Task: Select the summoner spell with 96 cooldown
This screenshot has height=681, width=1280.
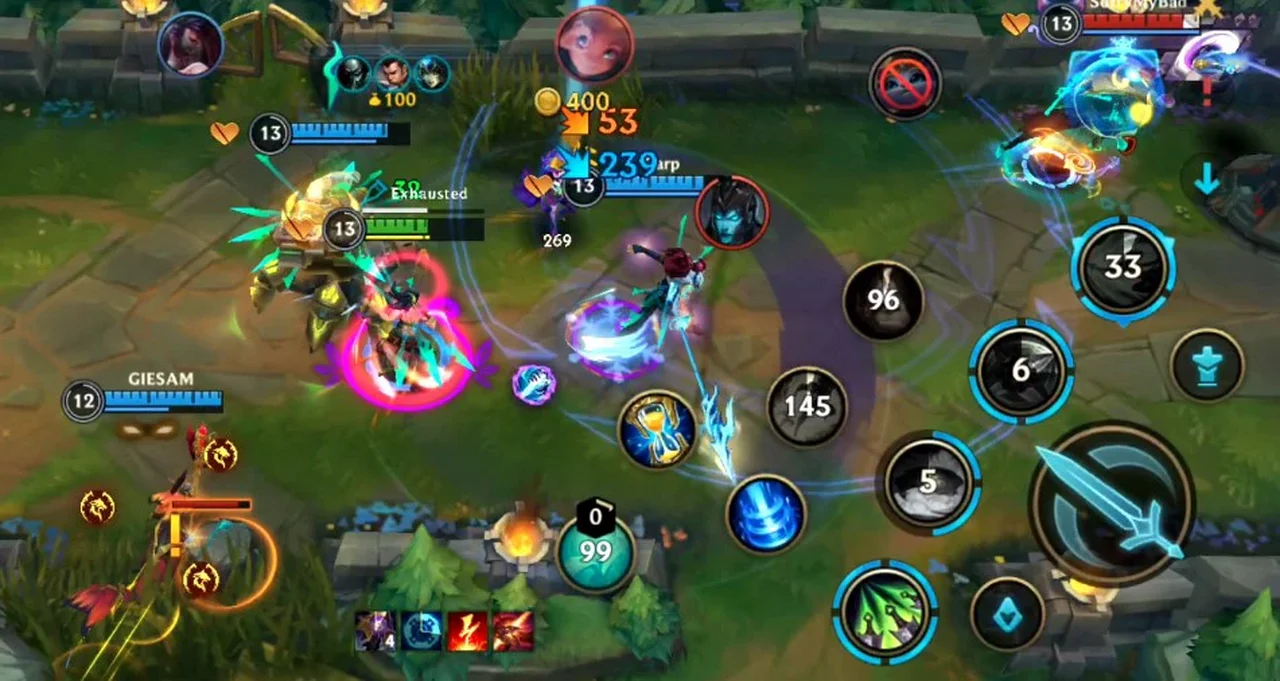Action: click(883, 300)
